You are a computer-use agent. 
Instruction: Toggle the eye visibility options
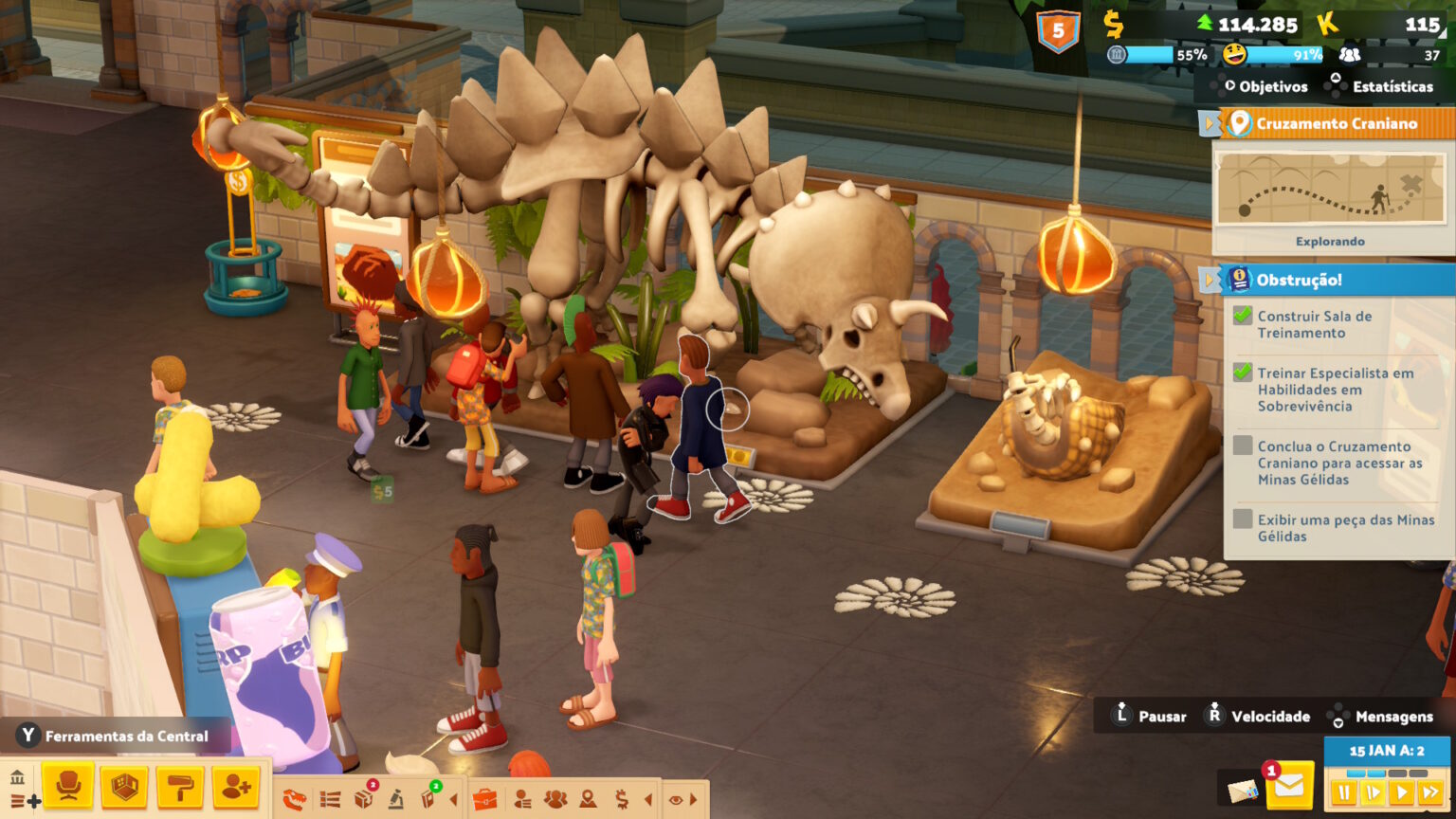click(x=676, y=799)
